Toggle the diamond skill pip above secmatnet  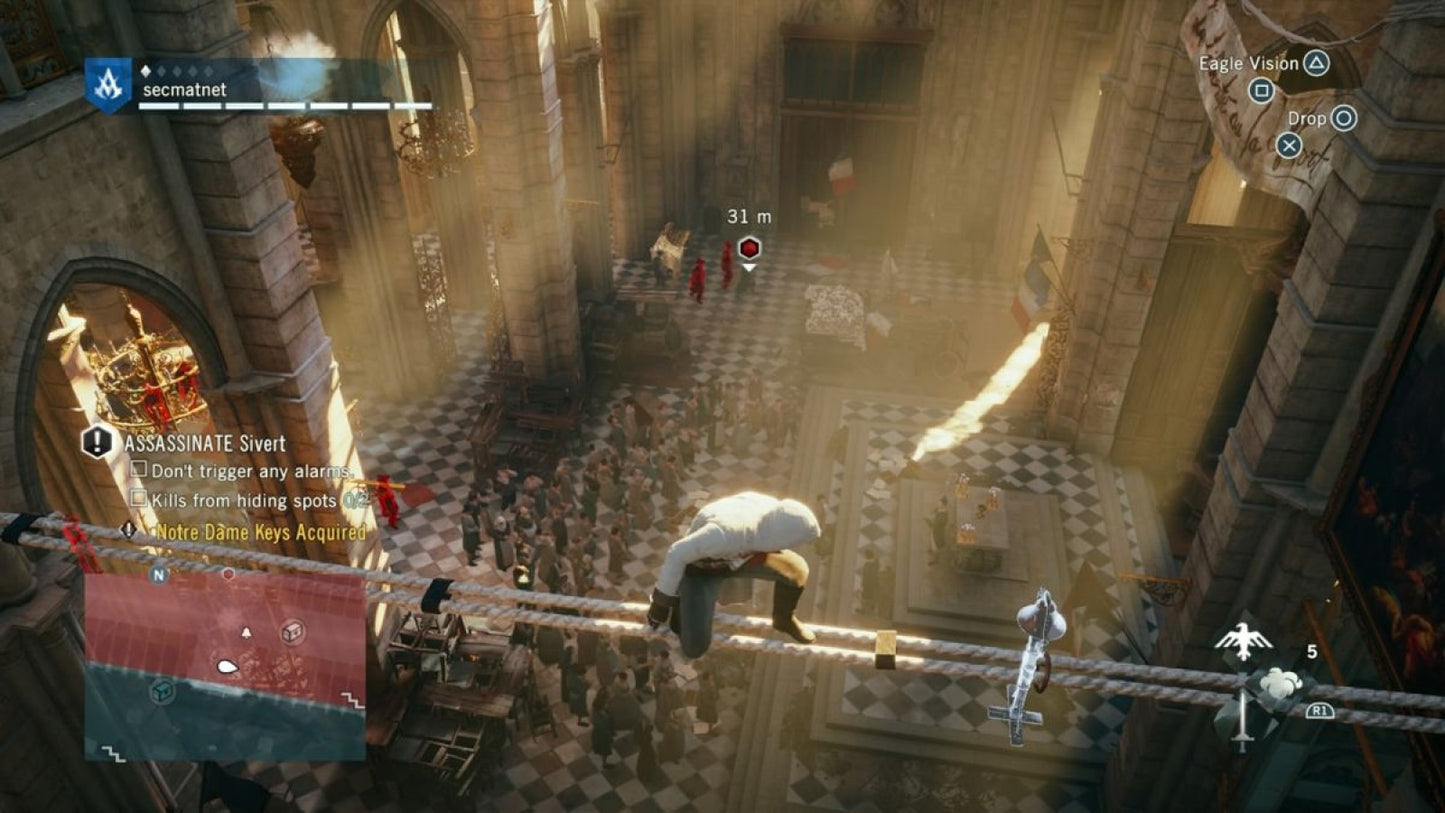tap(146, 70)
